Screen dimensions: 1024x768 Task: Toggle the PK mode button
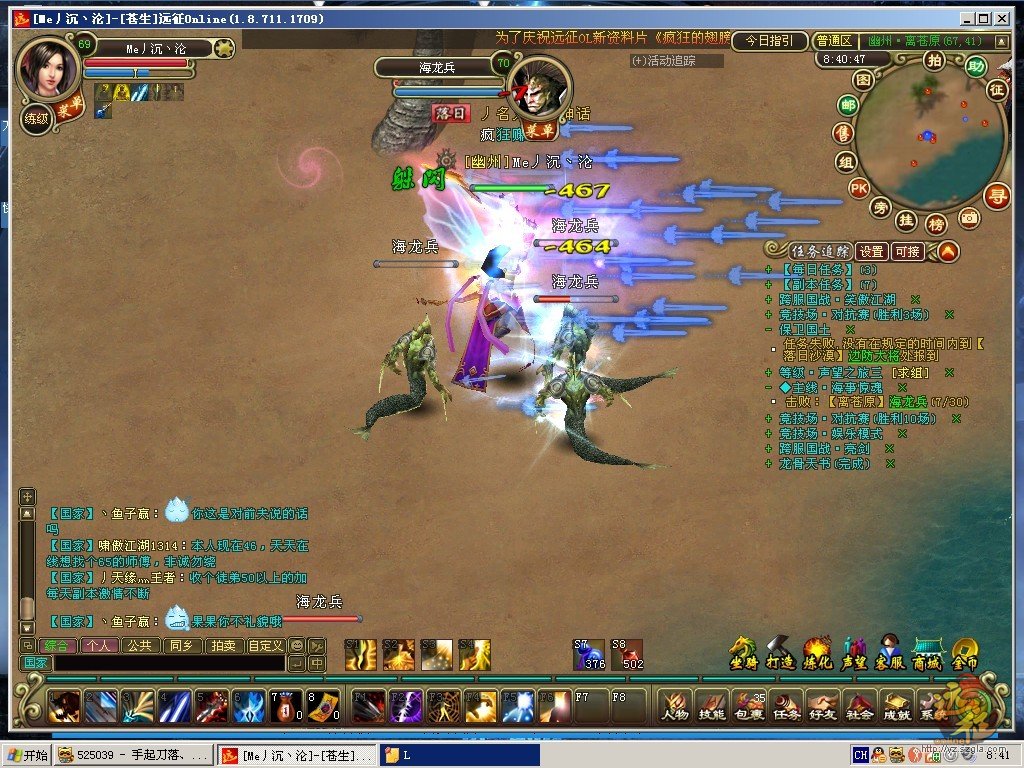pyautogui.click(x=858, y=187)
